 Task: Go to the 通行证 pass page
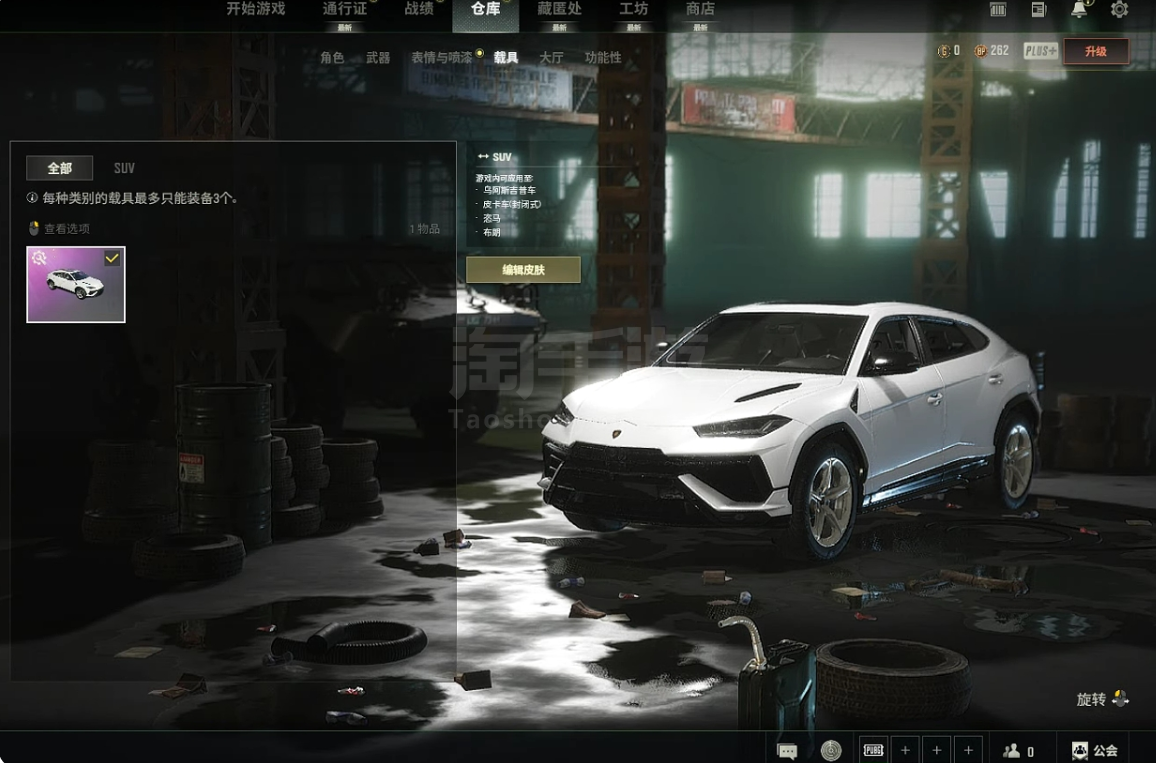click(345, 9)
